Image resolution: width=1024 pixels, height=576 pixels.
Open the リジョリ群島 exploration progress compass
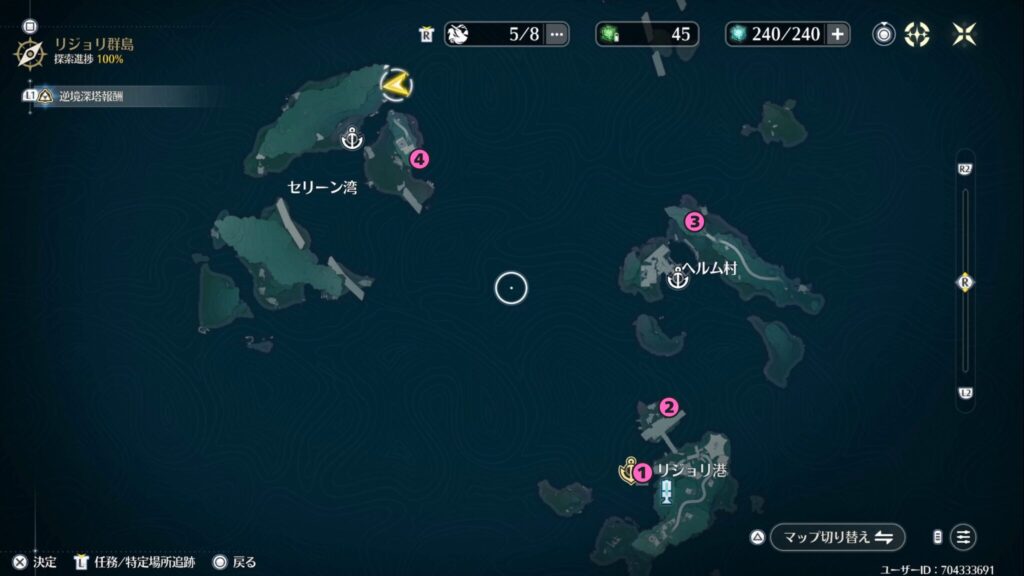pos(29,53)
